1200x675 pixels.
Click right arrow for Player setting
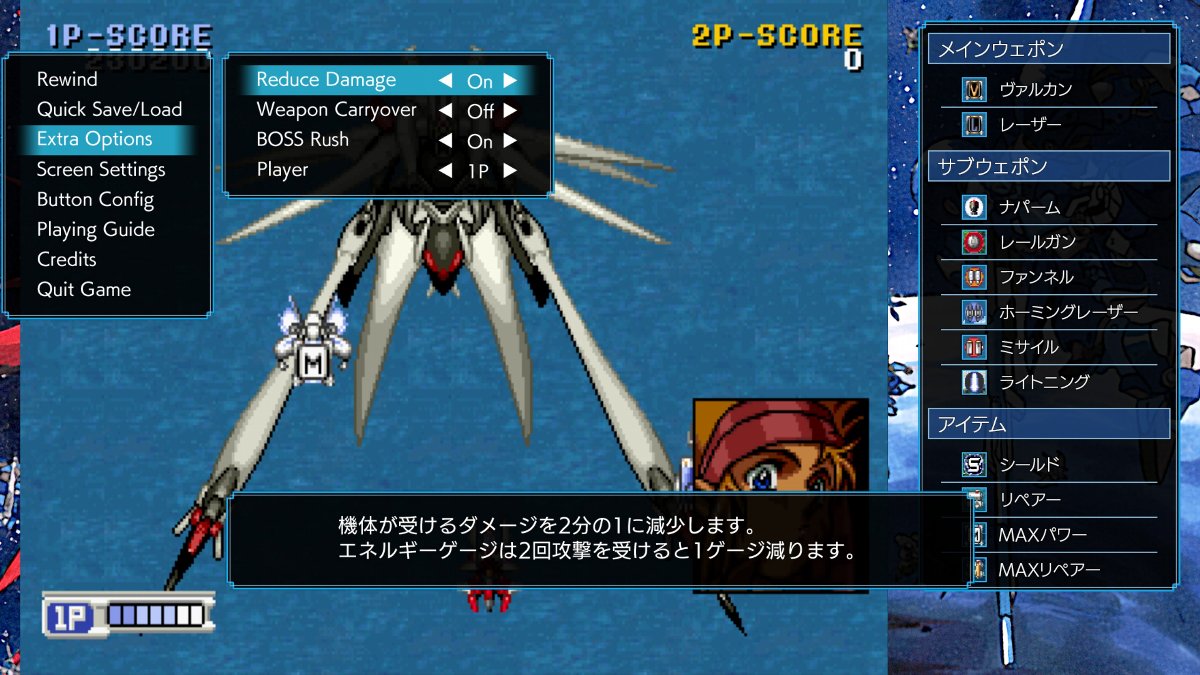tap(510, 171)
